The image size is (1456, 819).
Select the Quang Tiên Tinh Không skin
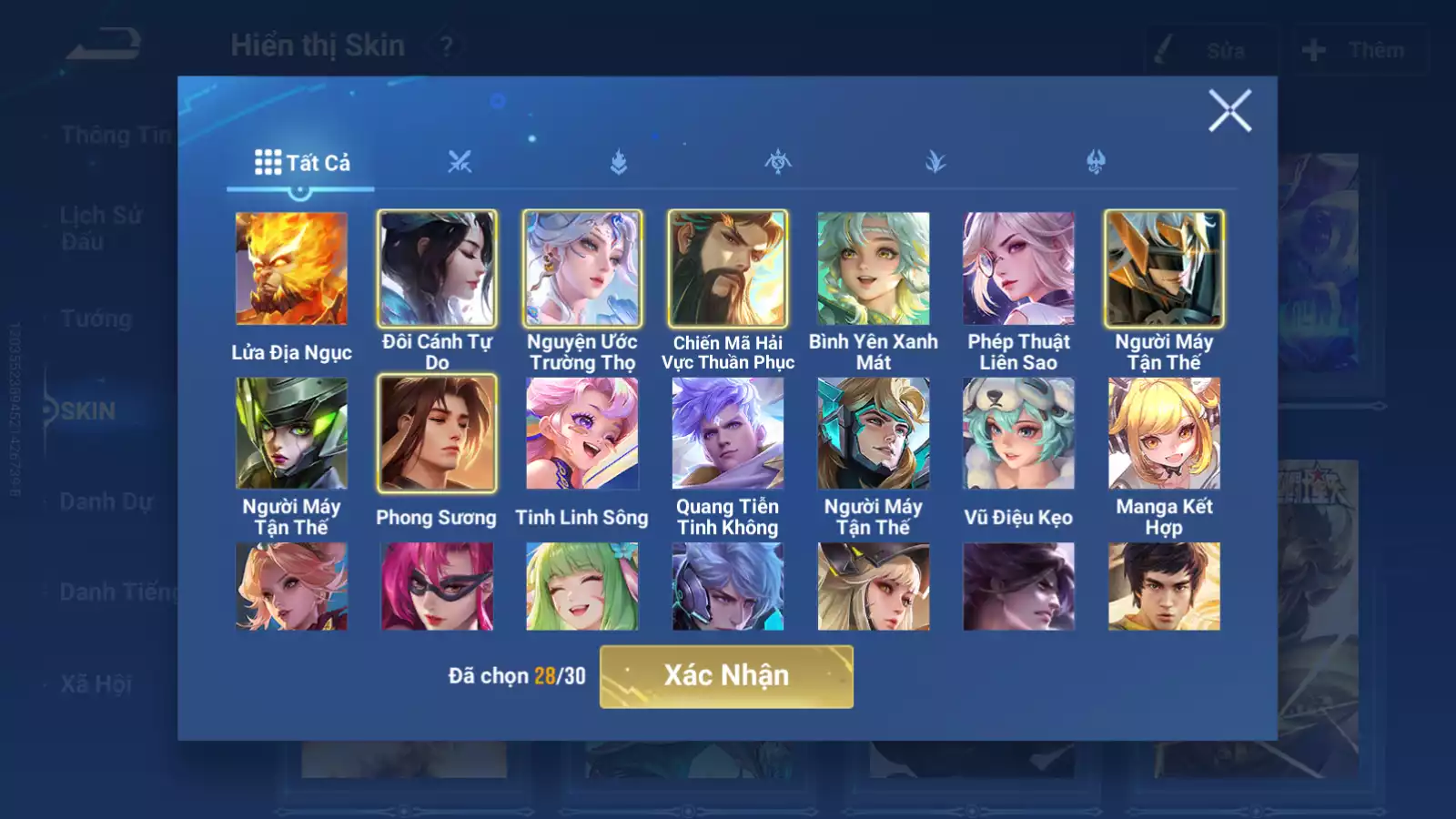click(728, 433)
